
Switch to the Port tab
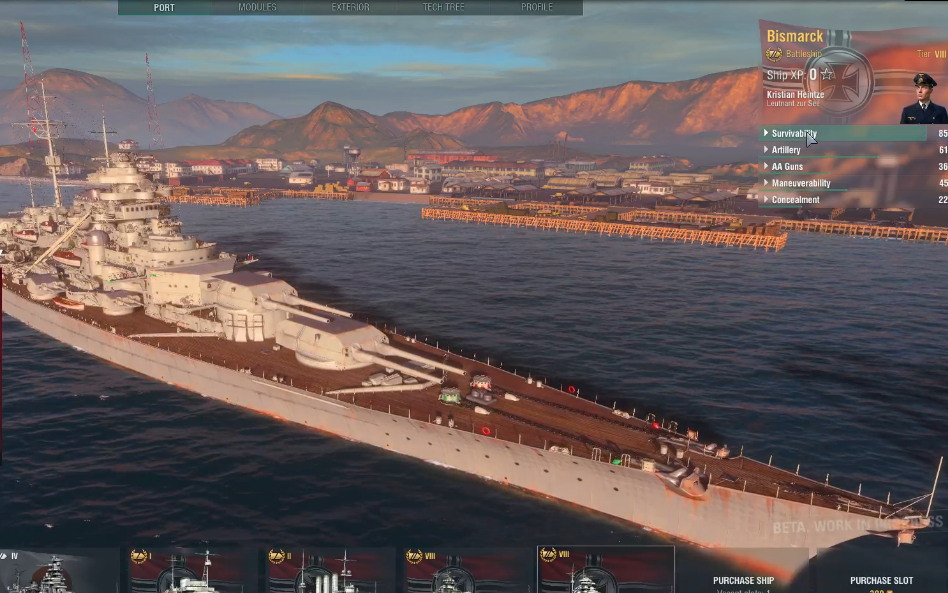tap(164, 7)
